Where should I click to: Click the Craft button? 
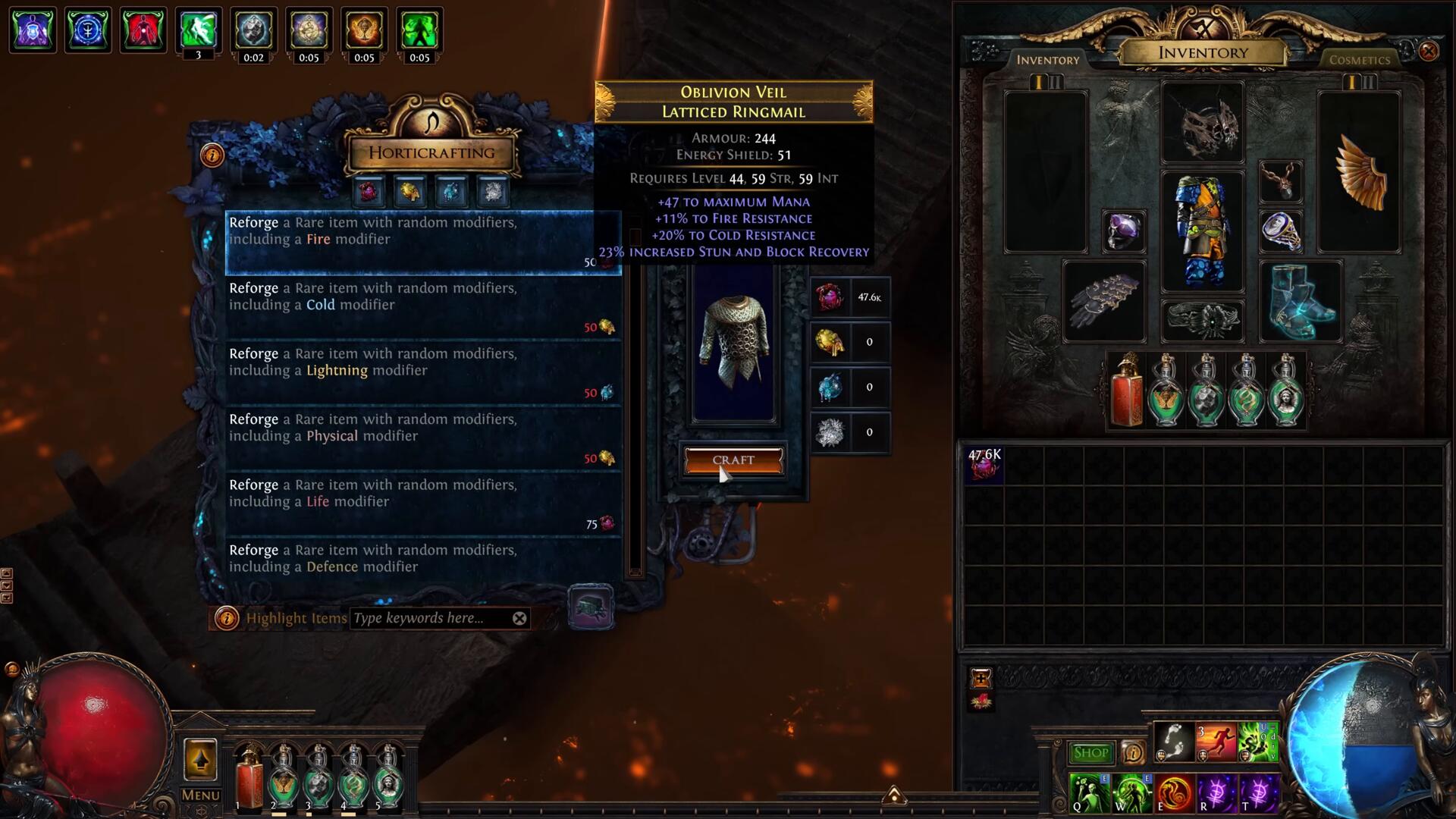pos(733,460)
